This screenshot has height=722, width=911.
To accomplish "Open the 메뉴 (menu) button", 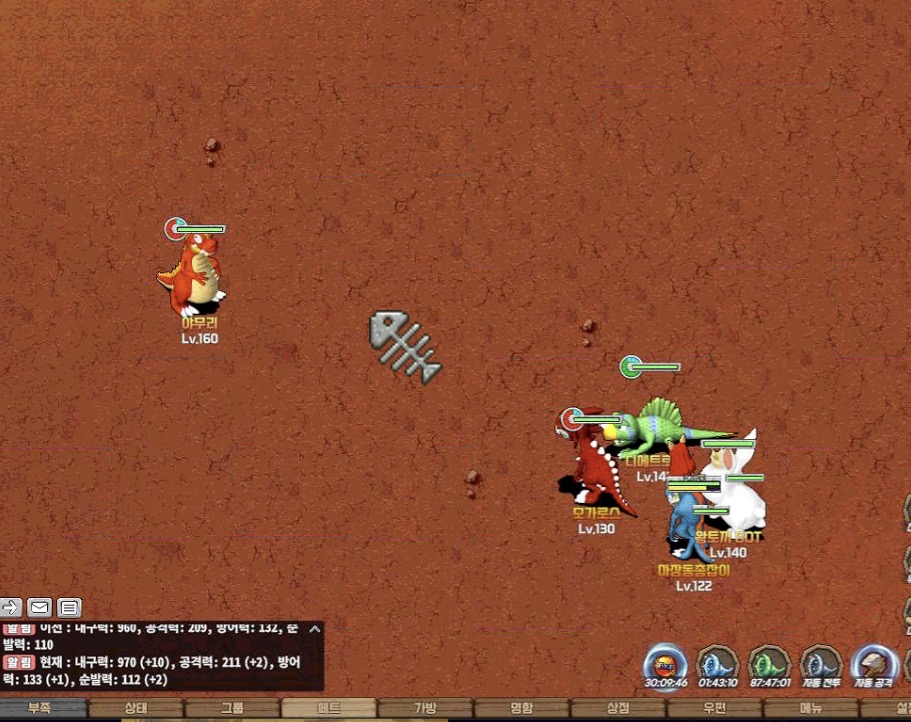I will pyautogui.click(x=810, y=708).
